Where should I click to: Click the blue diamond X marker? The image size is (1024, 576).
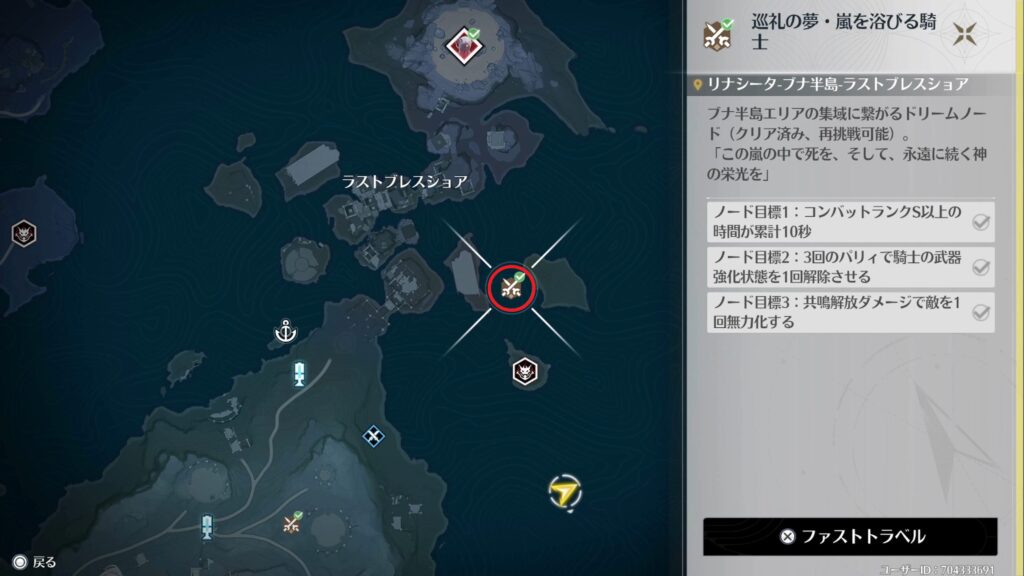373,435
